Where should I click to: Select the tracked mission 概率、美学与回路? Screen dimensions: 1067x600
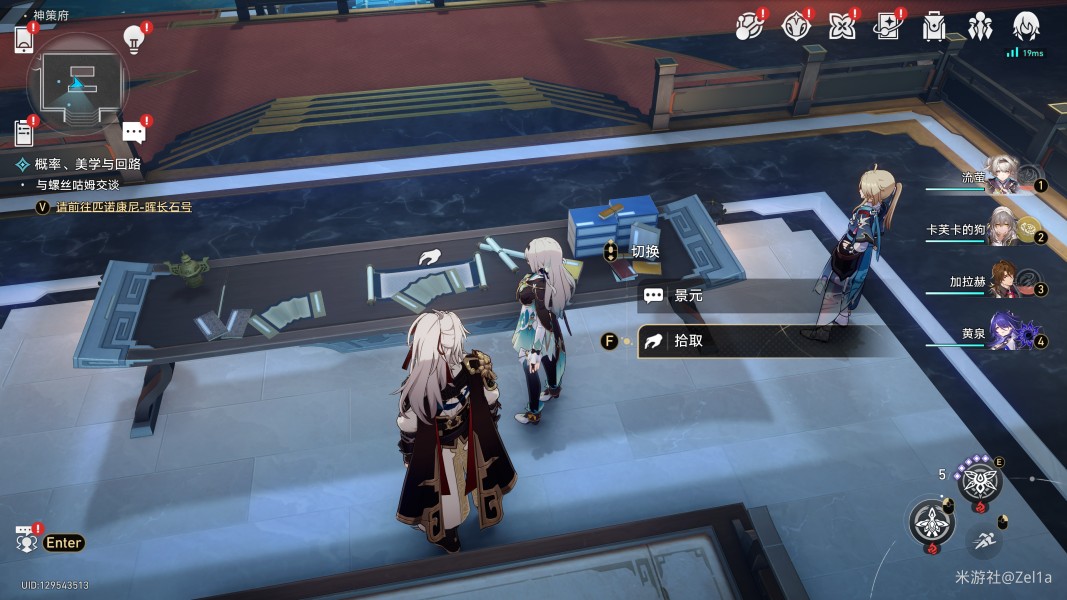coord(88,164)
